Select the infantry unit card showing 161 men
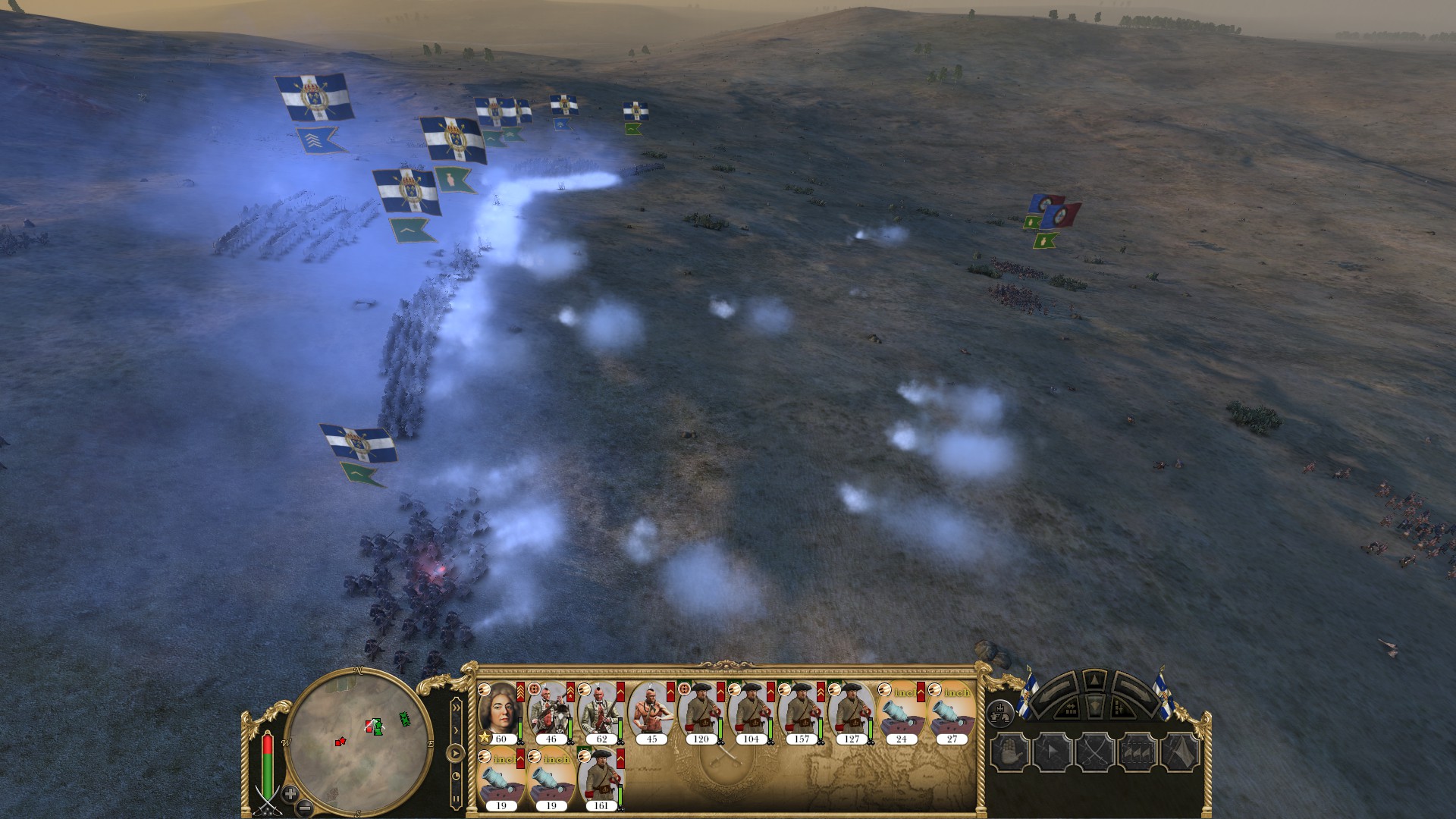 pyautogui.click(x=601, y=777)
